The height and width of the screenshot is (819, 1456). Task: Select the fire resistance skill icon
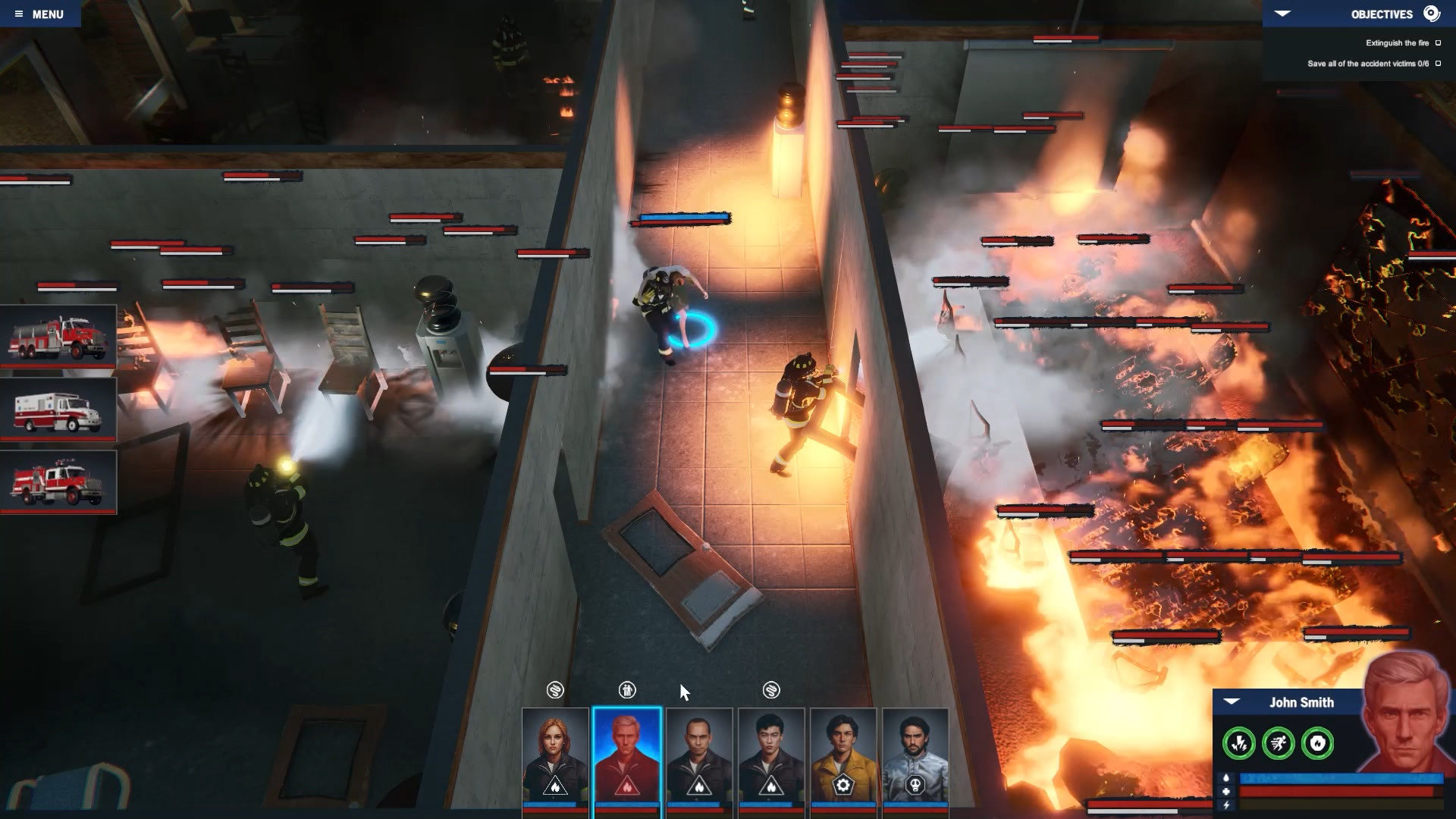tap(1317, 744)
